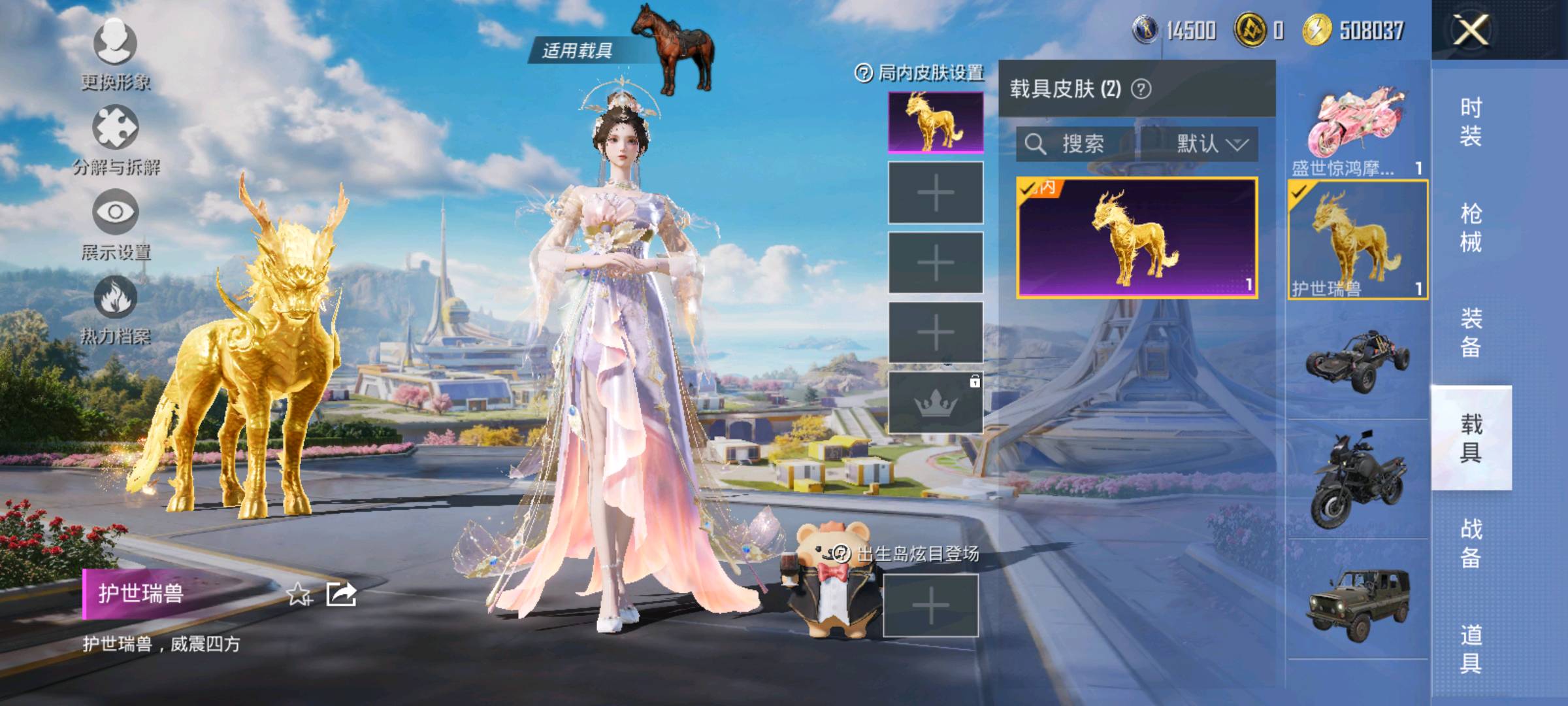This screenshot has width=1568, height=706.
Task: Switch to the 枪械 tab
Action: (1471, 227)
